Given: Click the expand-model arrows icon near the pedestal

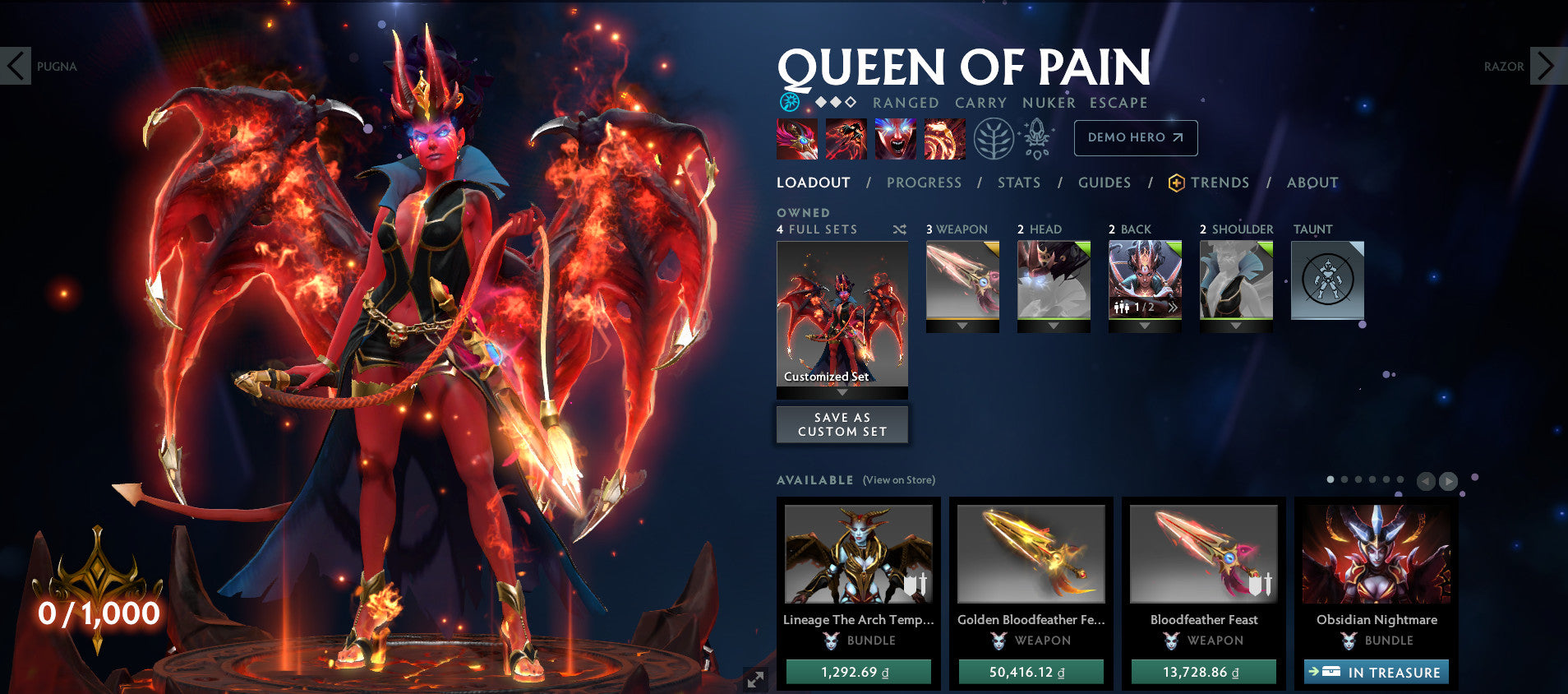Looking at the screenshot, I should pyautogui.click(x=754, y=679).
